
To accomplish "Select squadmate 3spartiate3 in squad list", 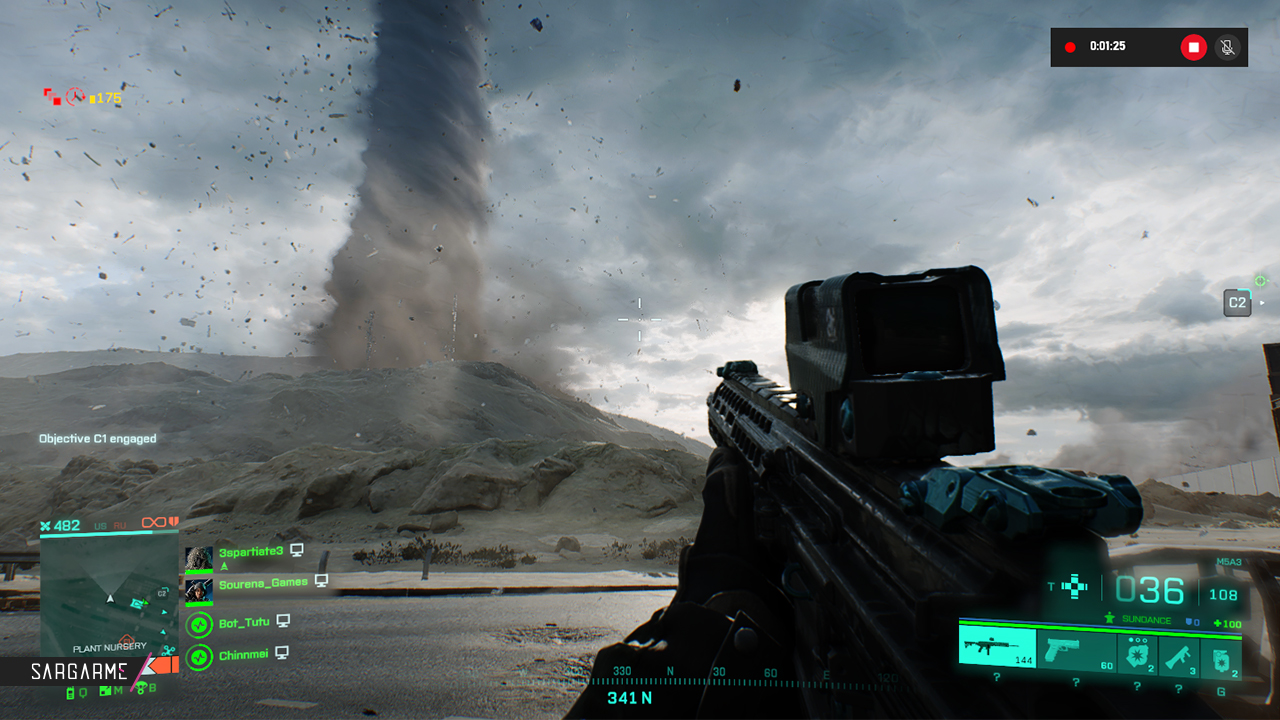I will 250,551.
